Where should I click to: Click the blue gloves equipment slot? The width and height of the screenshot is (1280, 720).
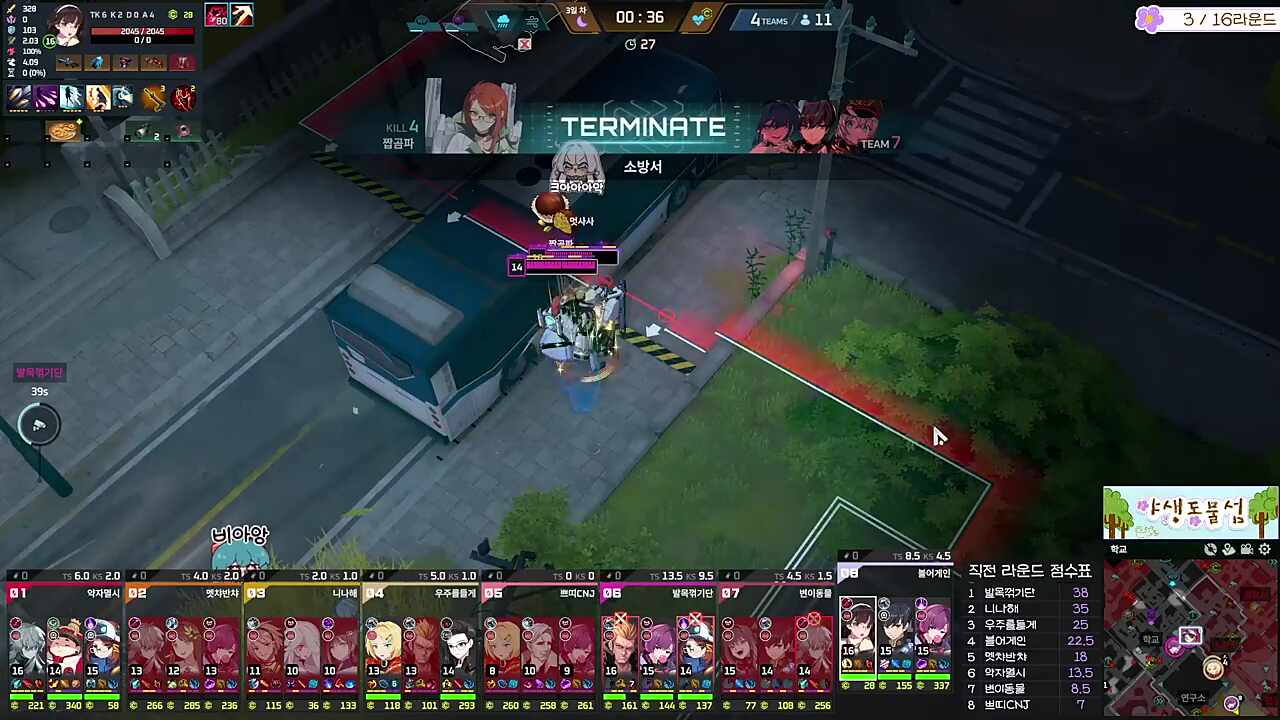pyautogui.click(x=97, y=62)
